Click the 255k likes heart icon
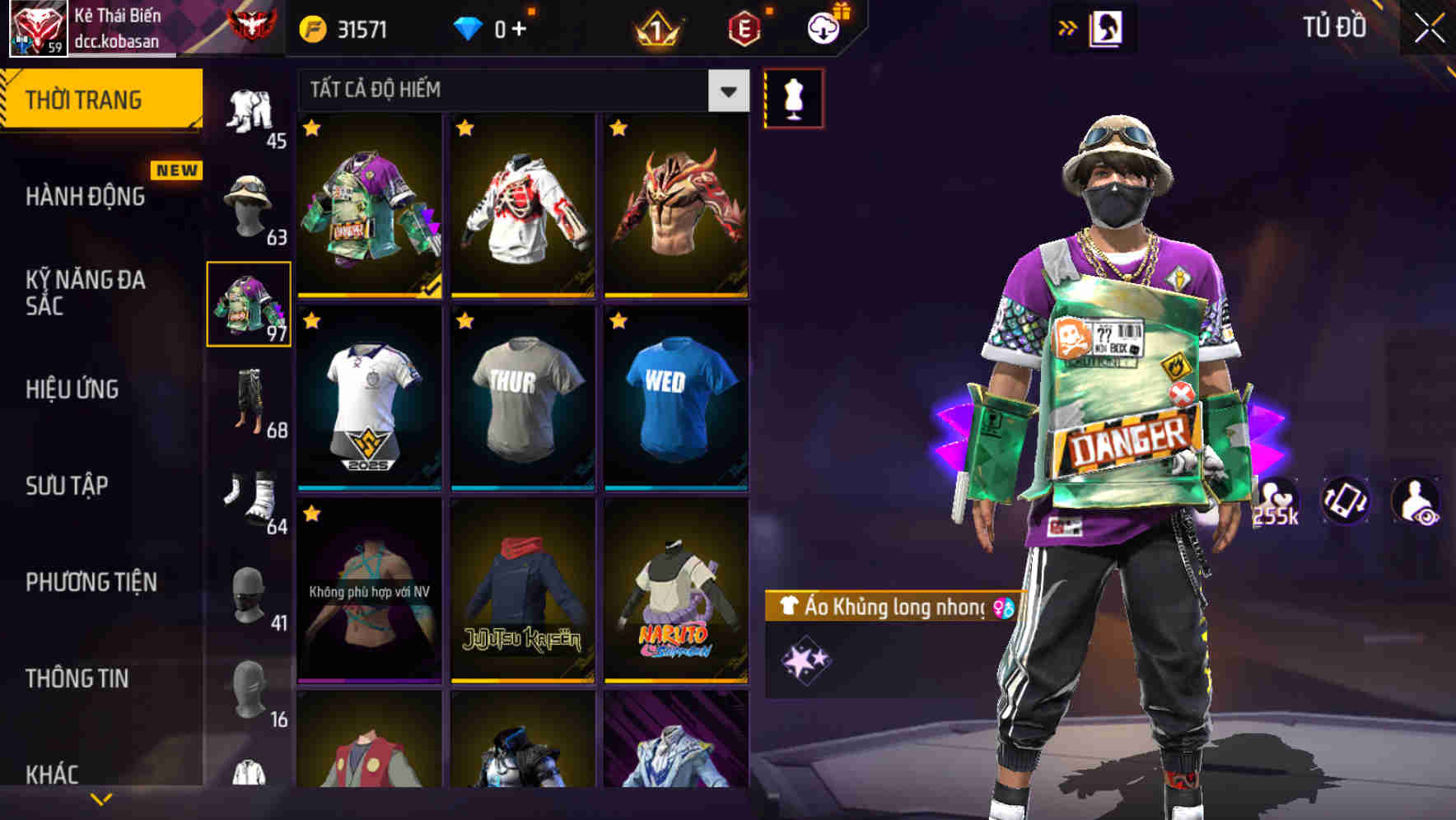 1278,500
